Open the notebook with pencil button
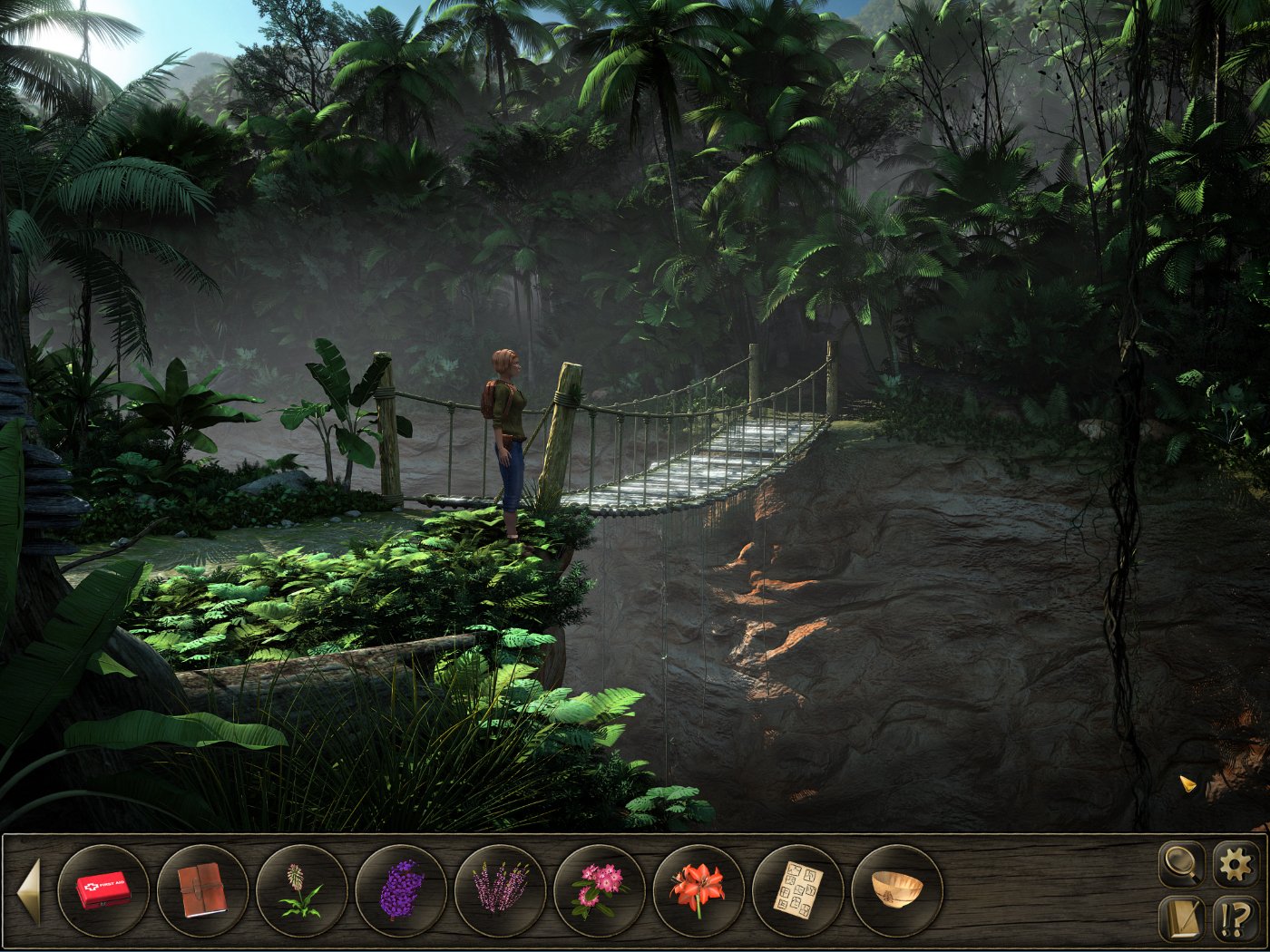Image resolution: width=1270 pixels, height=952 pixels. [x=1182, y=918]
